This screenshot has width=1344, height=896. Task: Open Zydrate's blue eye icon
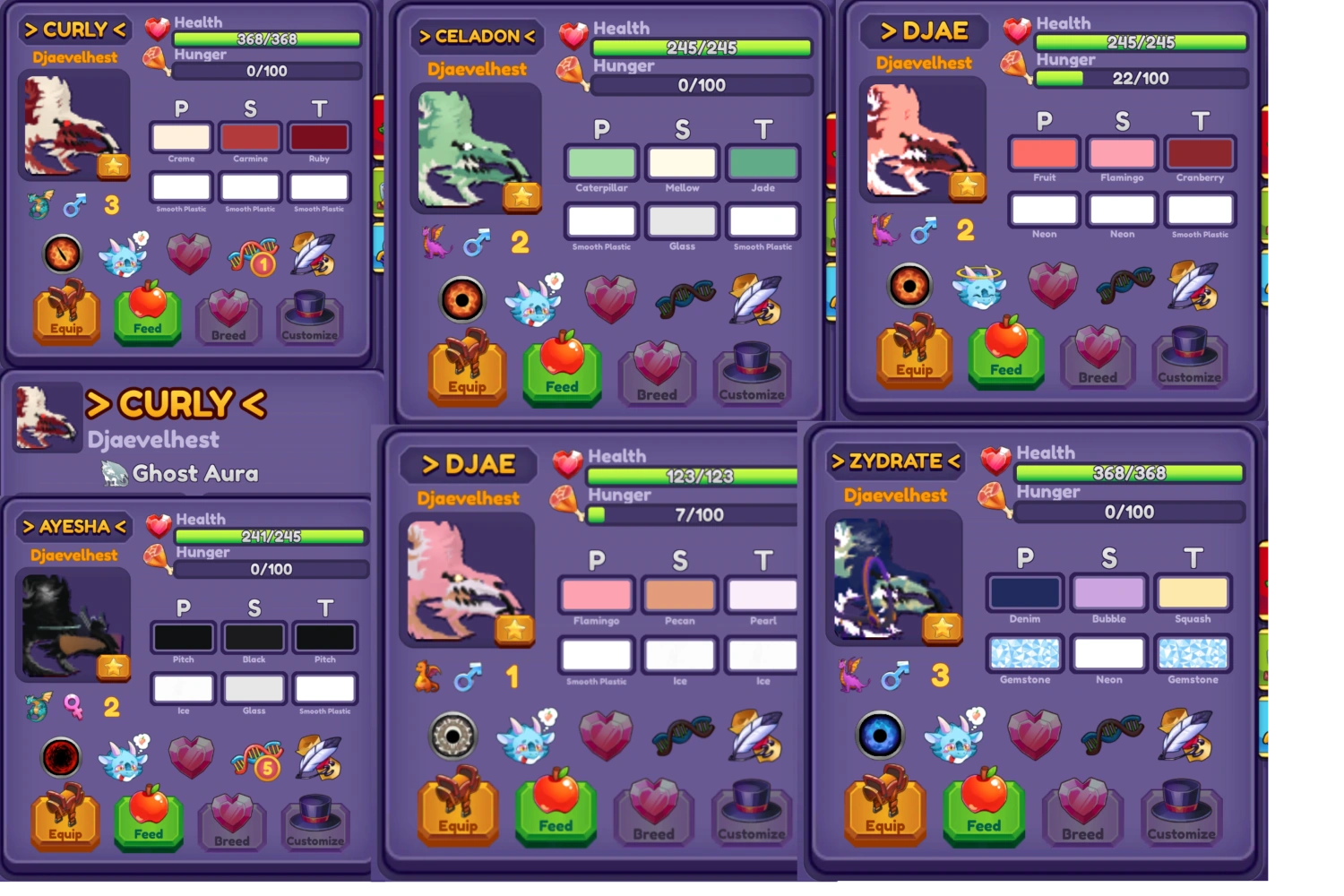(881, 733)
